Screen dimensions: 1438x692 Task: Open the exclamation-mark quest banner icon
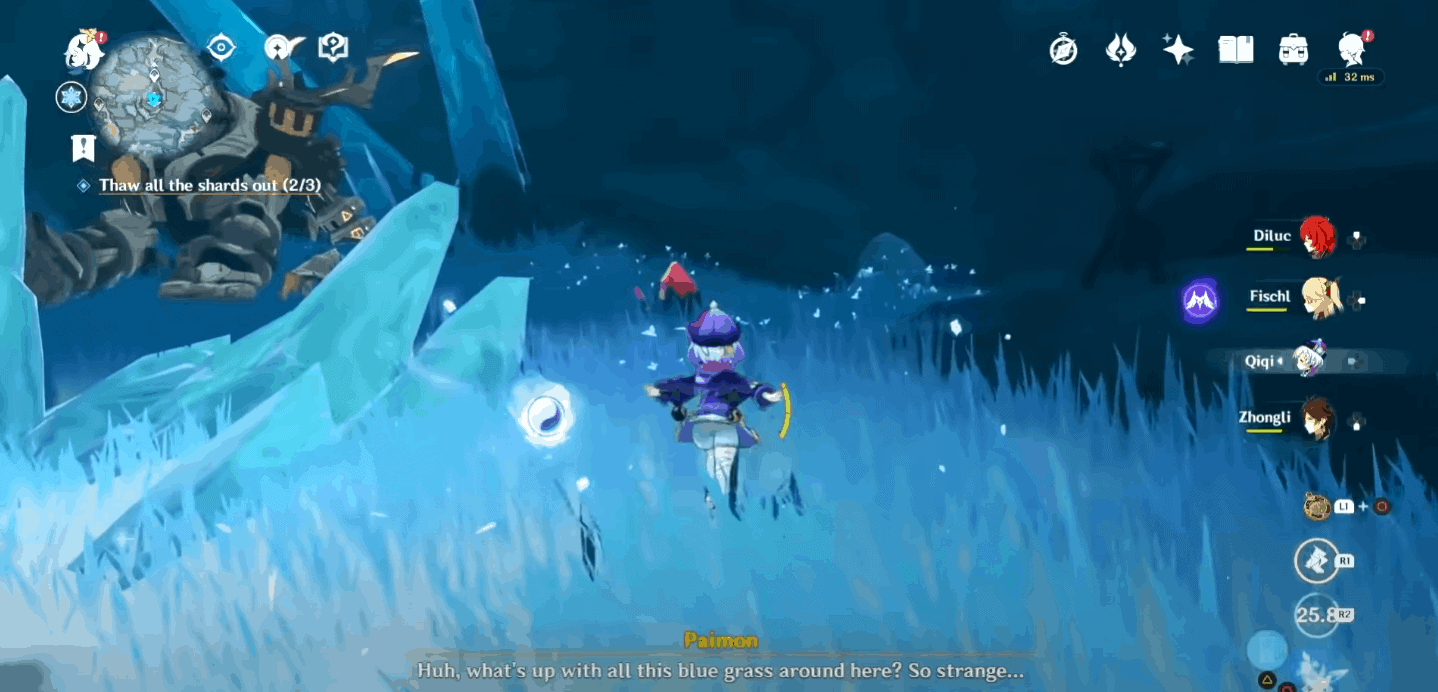coord(83,148)
